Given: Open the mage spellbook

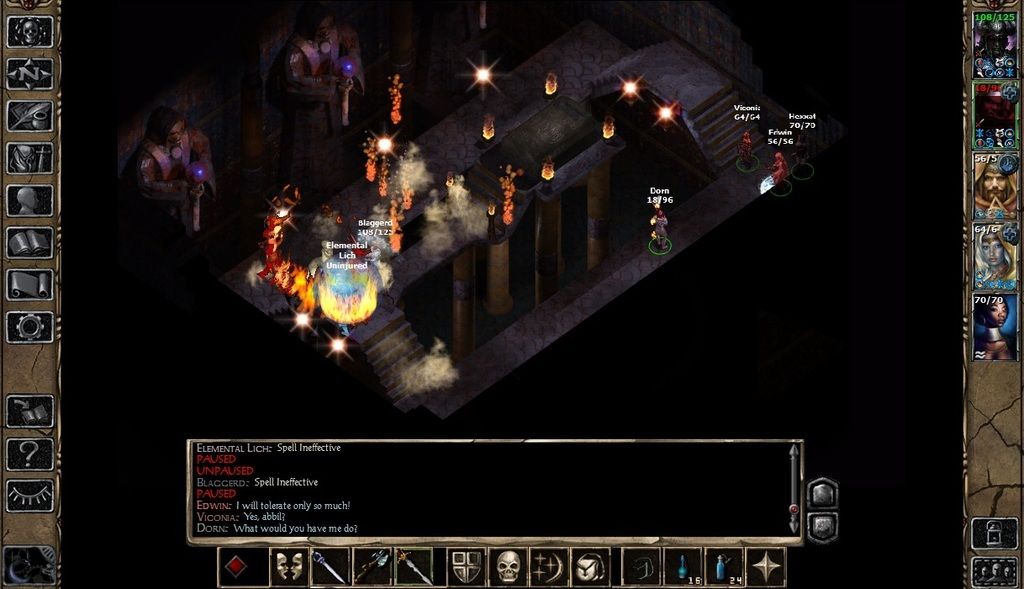Looking at the screenshot, I should [x=30, y=242].
